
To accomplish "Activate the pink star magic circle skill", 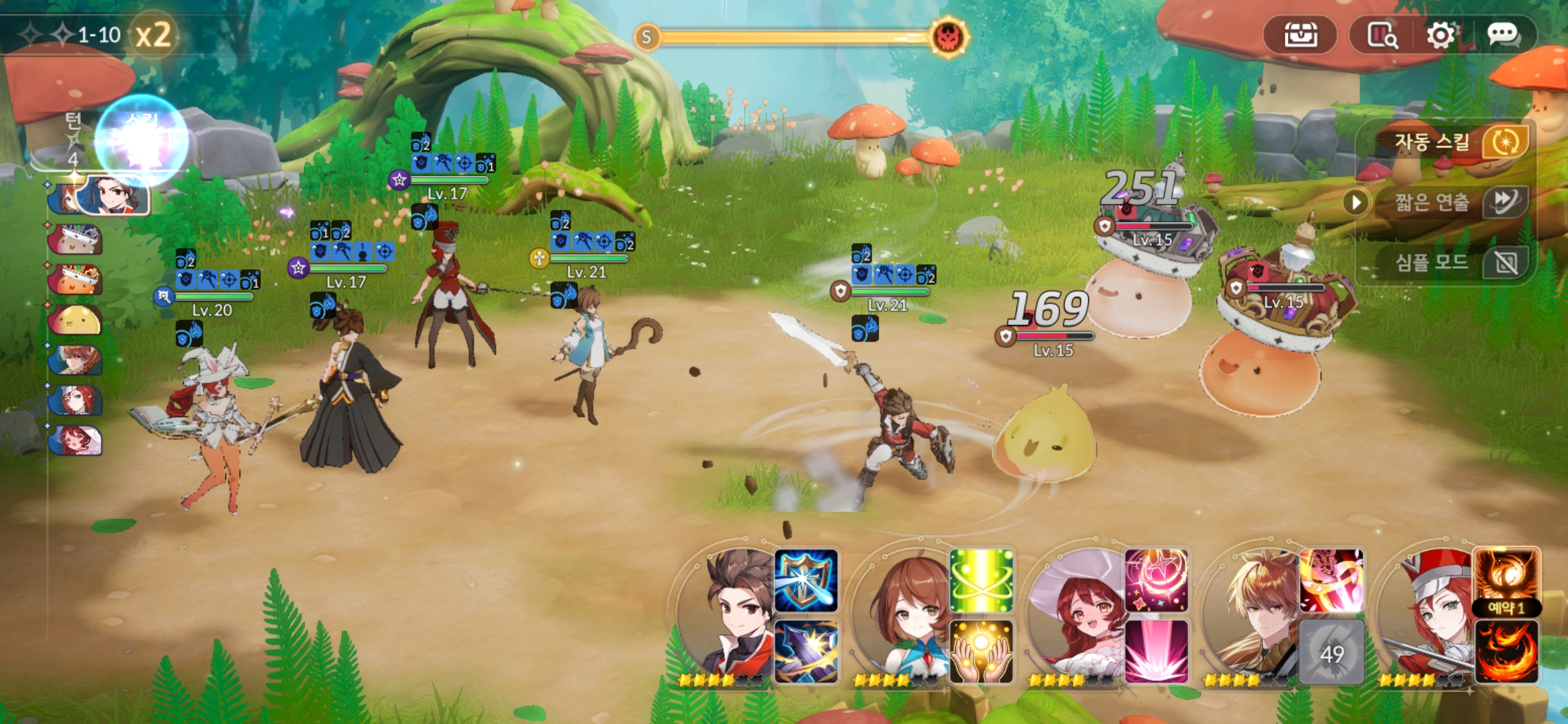I will coord(1156,581).
